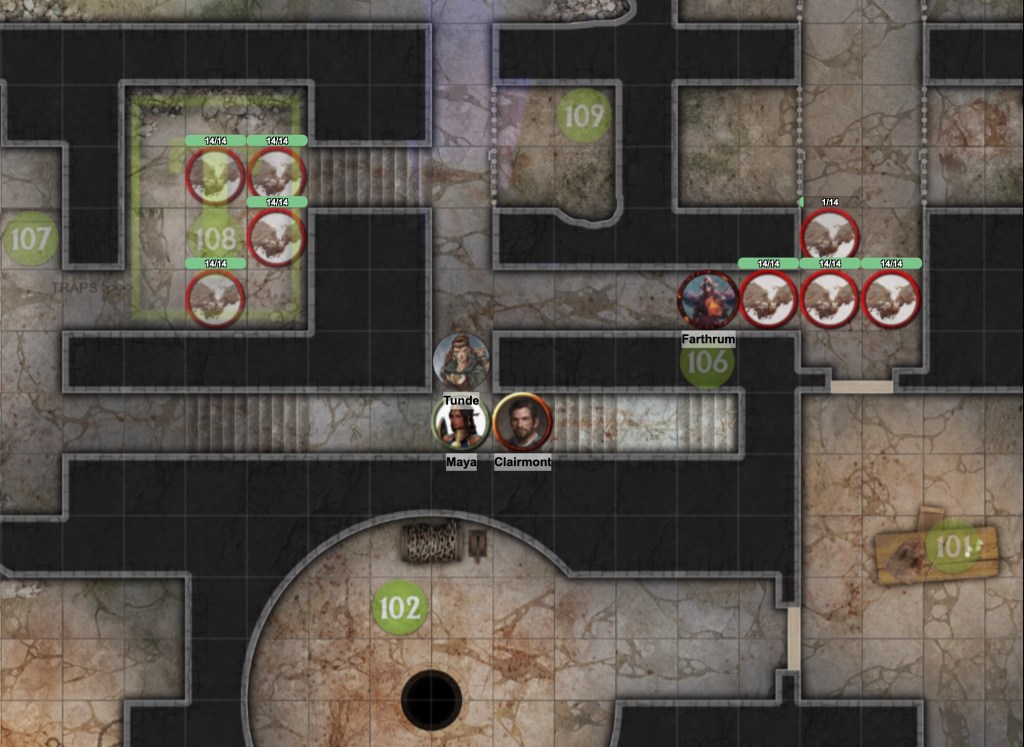Select the Clairmont character token
The image size is (1024, 747).
[x=523, y=422]
